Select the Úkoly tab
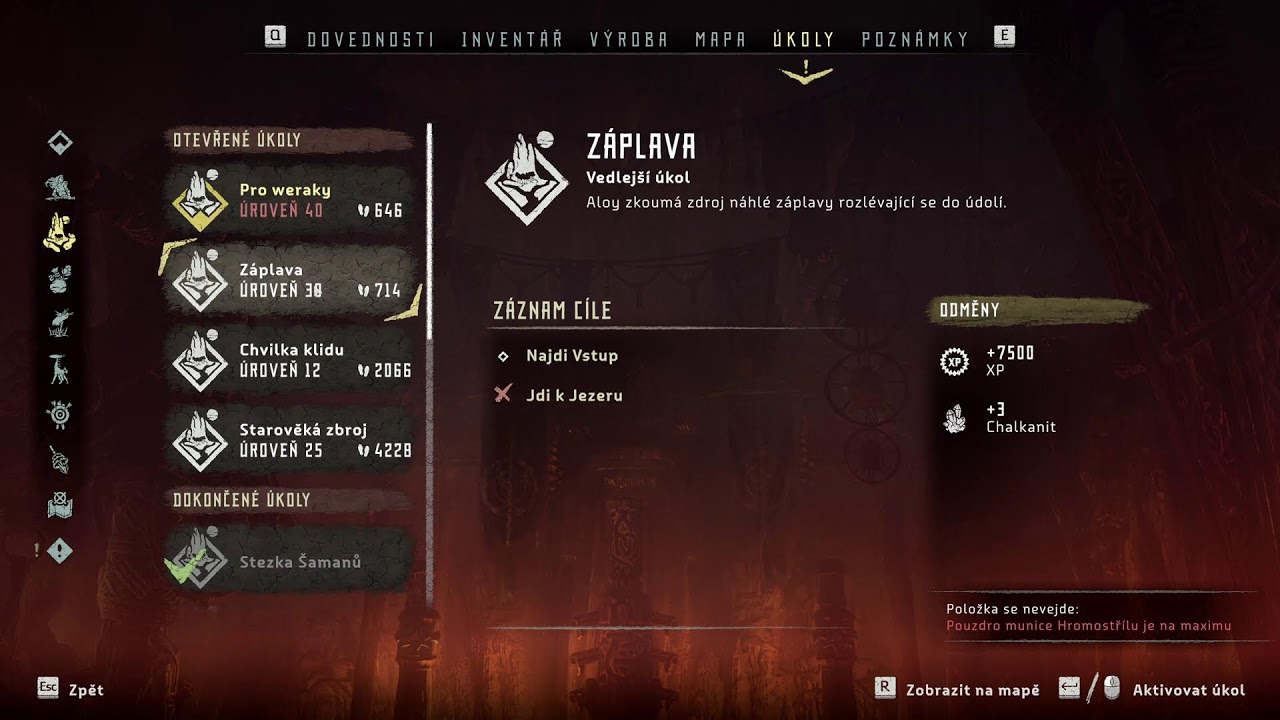Viewport: 1280px width, 720px height. (x=804, y=40)
